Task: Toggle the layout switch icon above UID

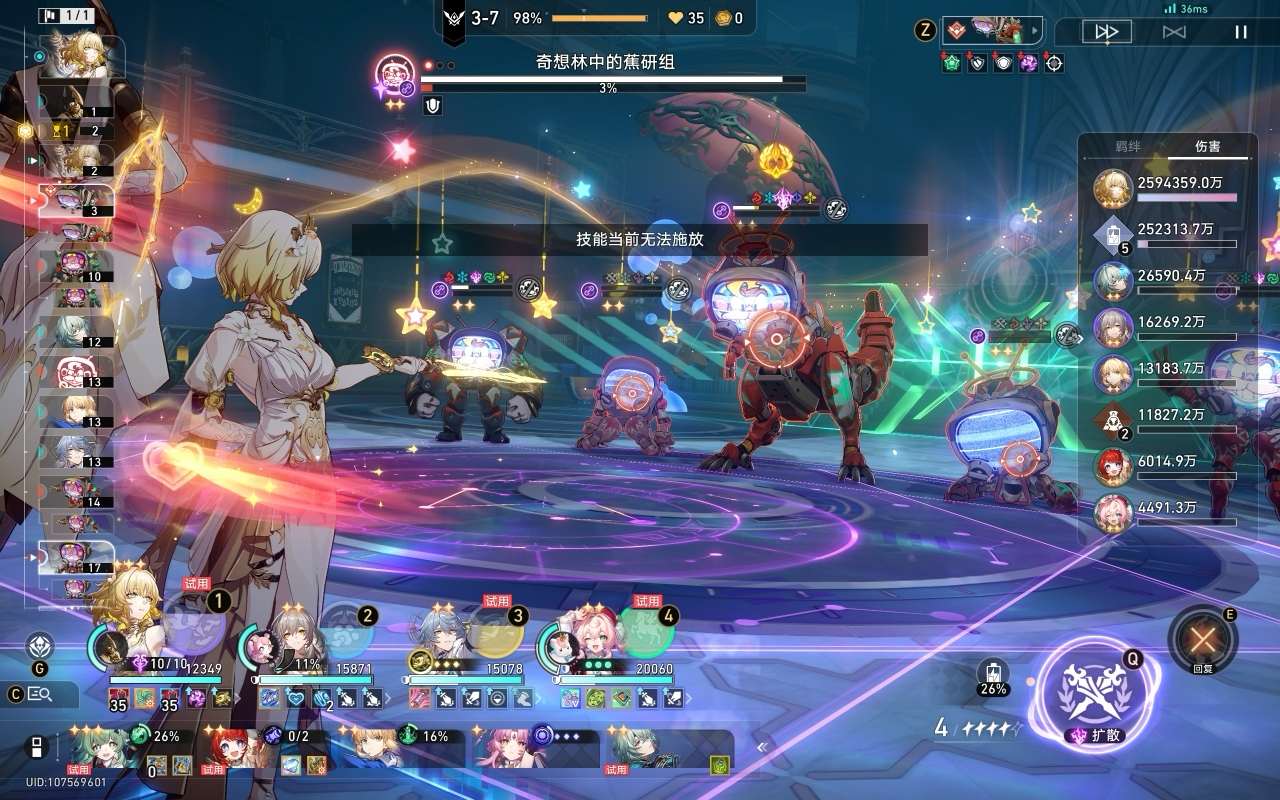Action: (x=35, y=747)
